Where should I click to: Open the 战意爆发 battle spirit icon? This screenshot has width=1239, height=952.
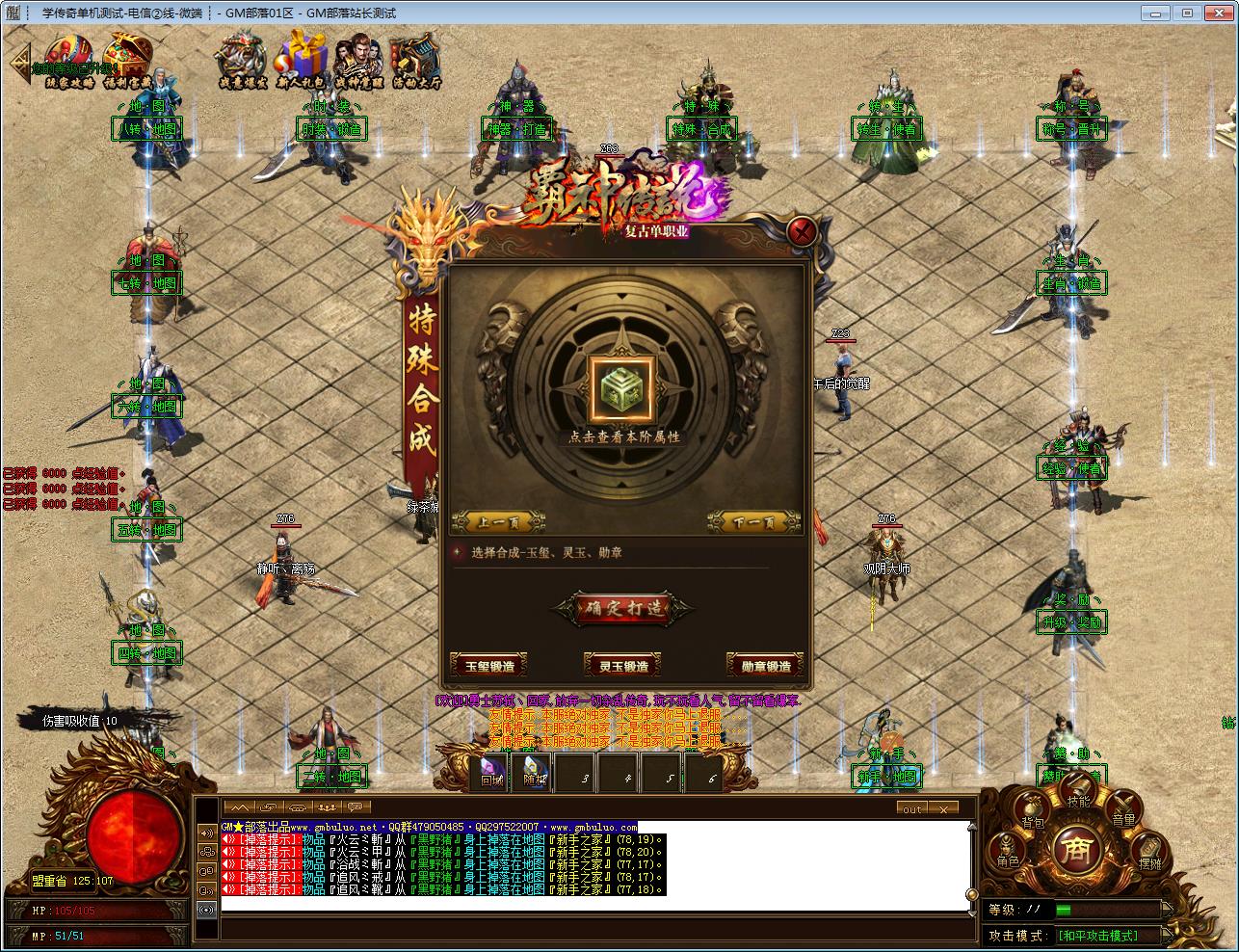pos(242,60)
